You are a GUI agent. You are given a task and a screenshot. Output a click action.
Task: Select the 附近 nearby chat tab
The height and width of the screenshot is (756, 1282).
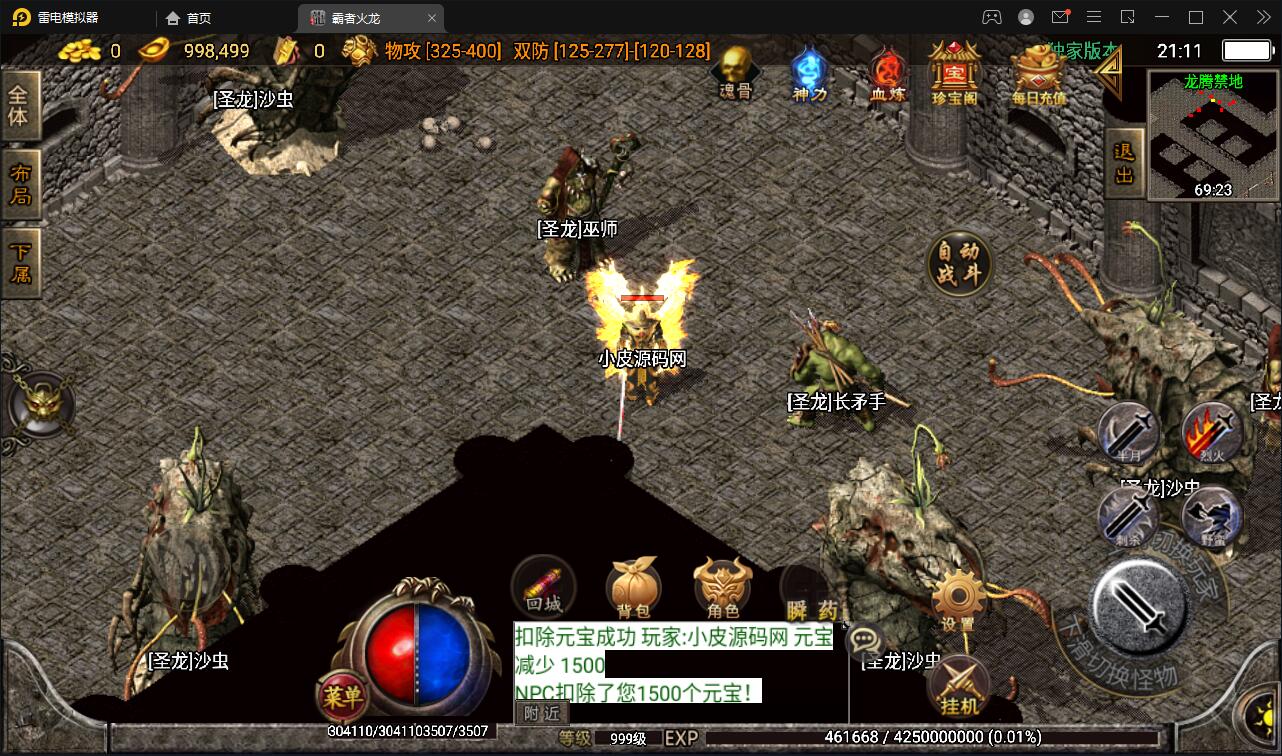coord(543,713)
